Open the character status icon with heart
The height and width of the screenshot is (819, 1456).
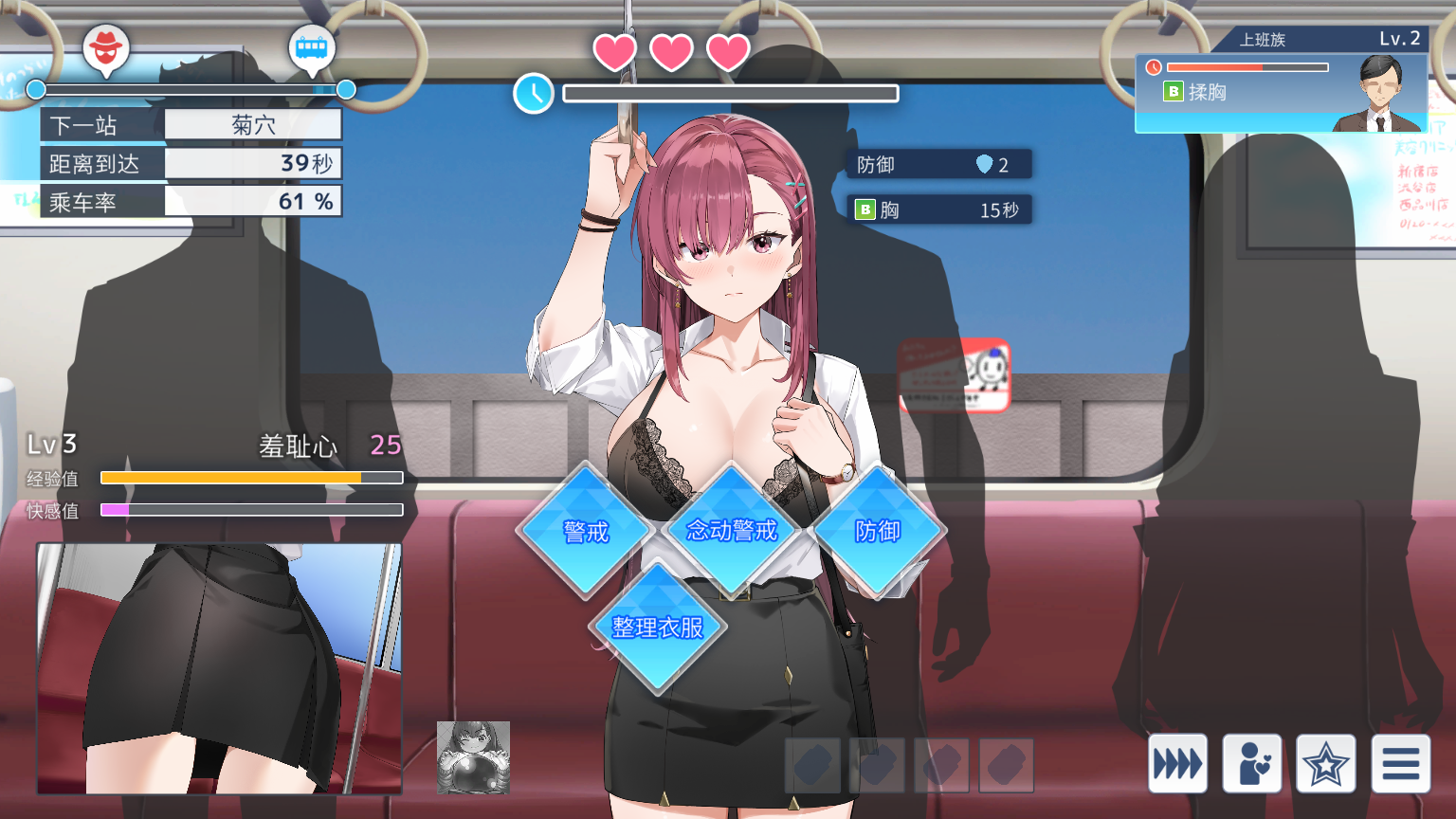click(1251, 763)
